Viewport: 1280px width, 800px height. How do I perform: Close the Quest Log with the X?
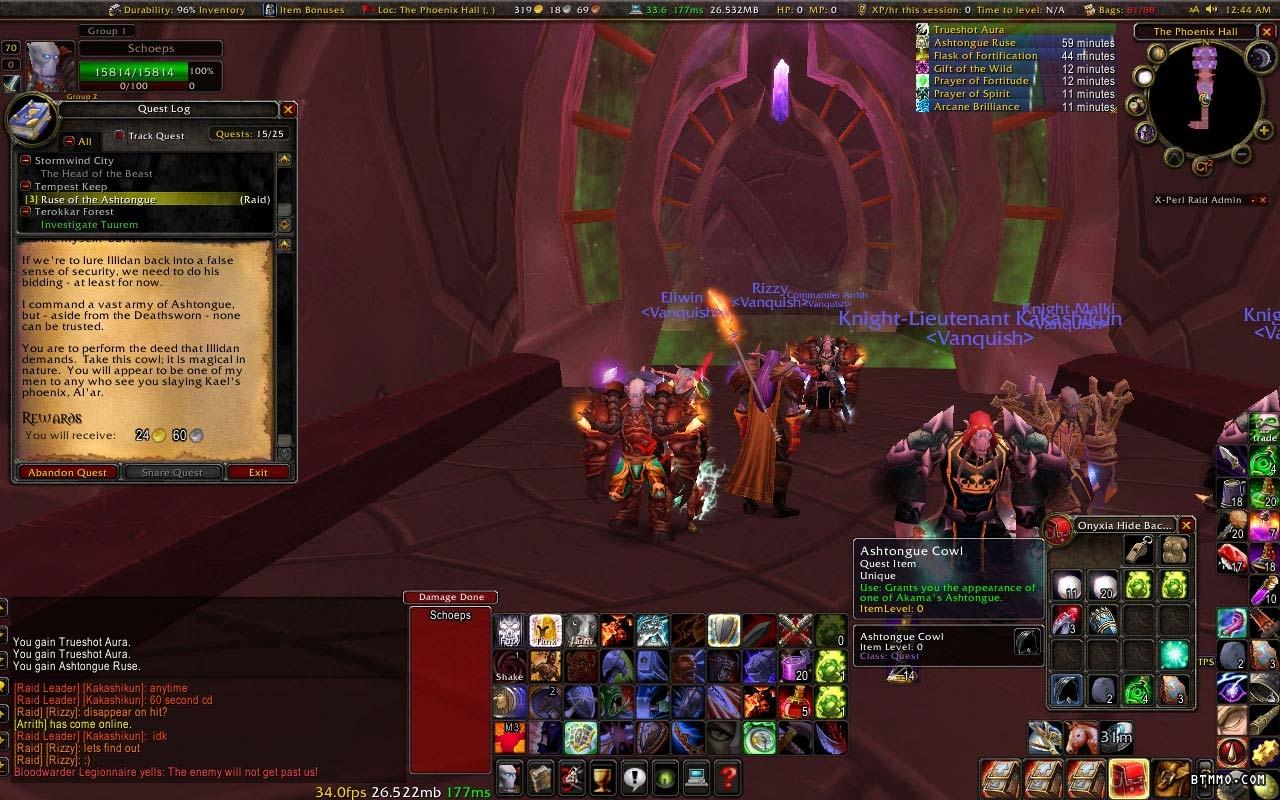(x=288, y=110)
